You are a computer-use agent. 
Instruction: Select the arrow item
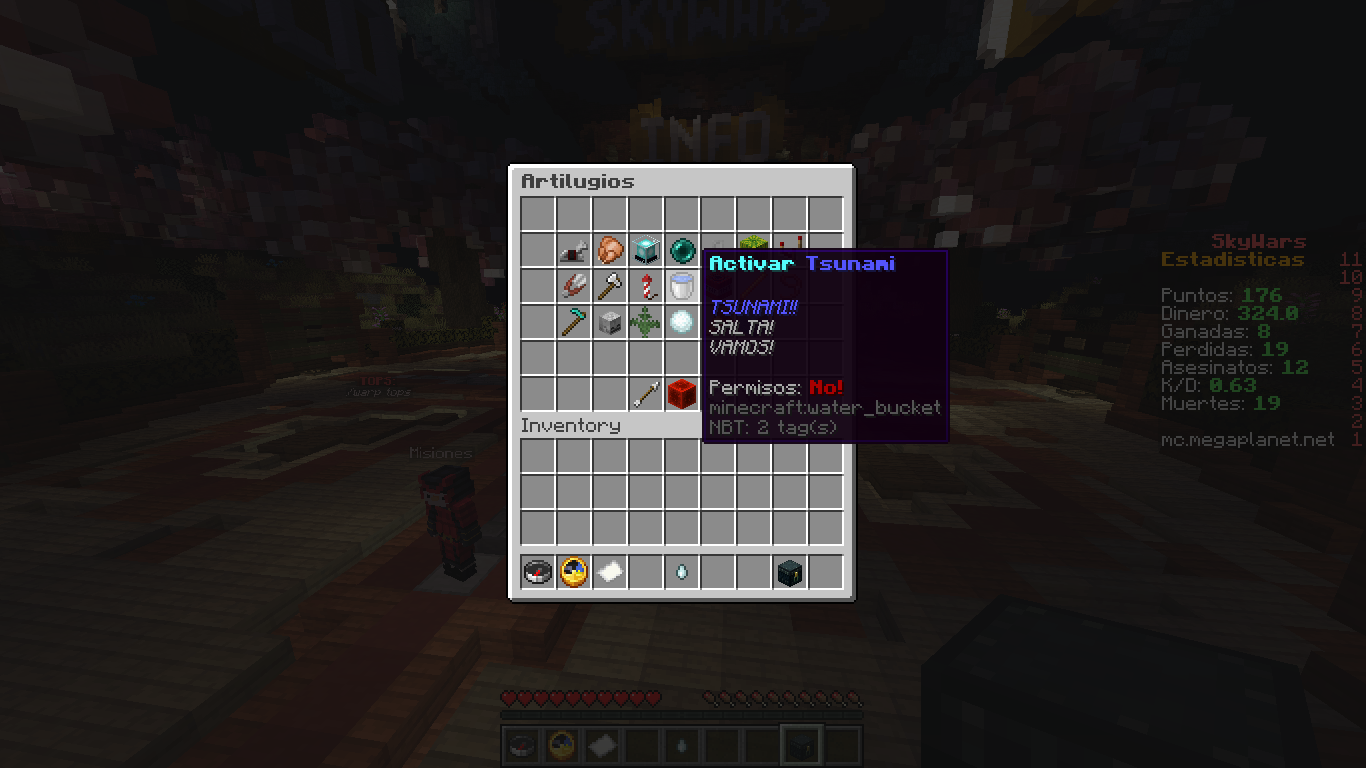646,394
